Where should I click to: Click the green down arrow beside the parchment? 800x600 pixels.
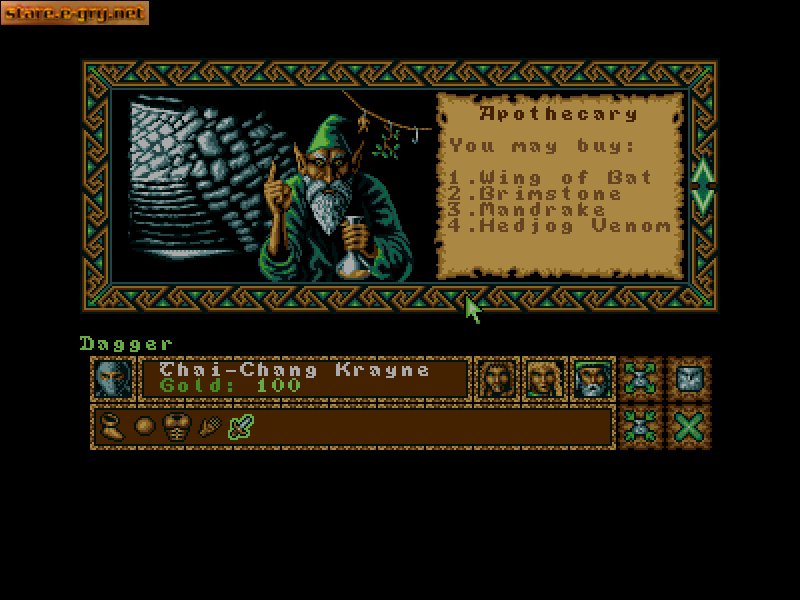click(702, 198)
